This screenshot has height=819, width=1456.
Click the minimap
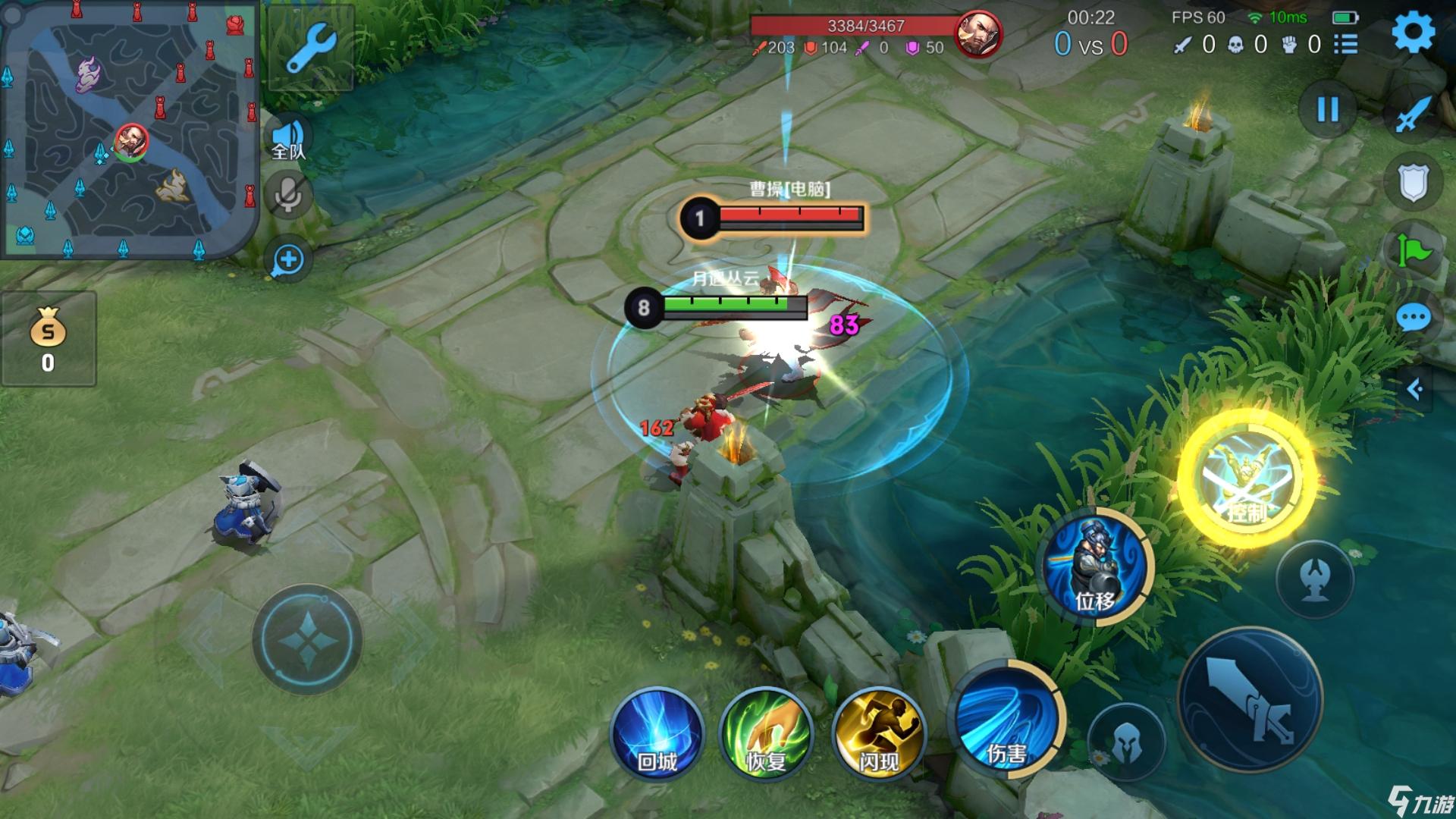click(x=129, y=129)
